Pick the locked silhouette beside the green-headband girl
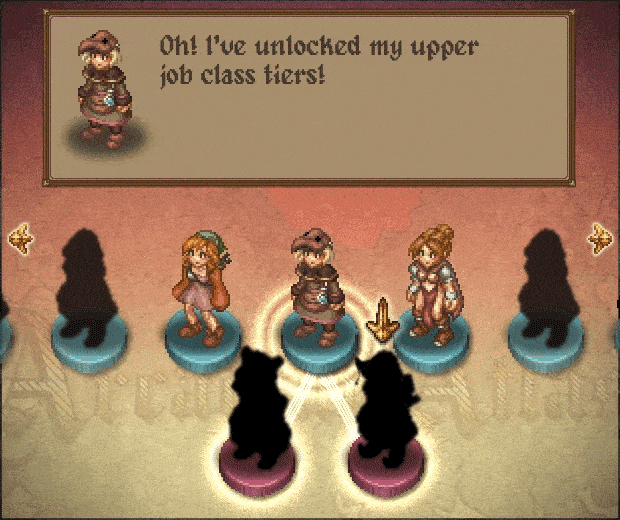The width and height of the screenshot is (620, 520). (x=89, y=285)
